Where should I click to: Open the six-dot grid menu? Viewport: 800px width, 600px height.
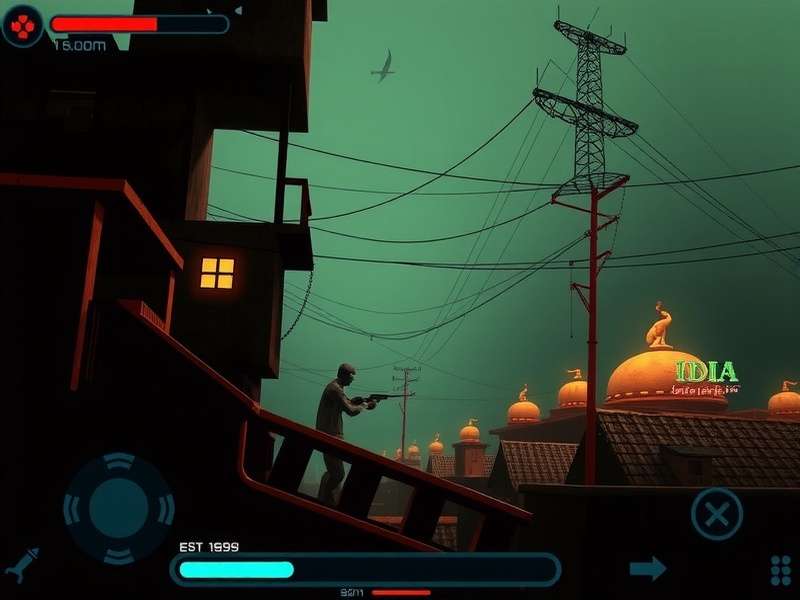[x=781, y=570]
